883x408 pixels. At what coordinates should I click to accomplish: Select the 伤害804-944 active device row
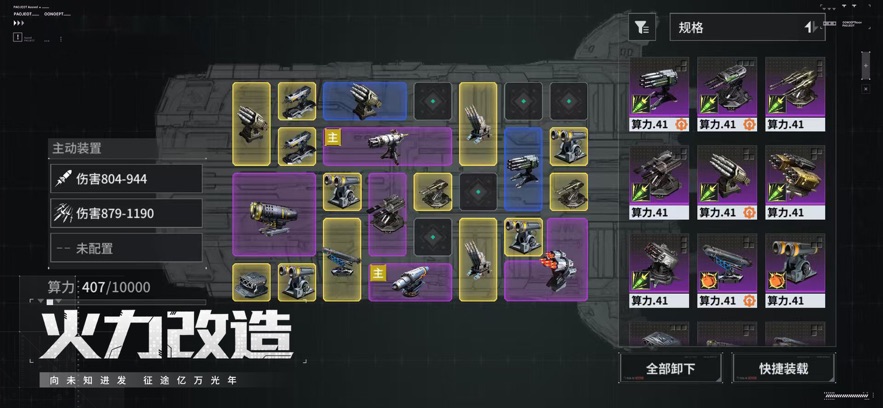coord(126,179)
